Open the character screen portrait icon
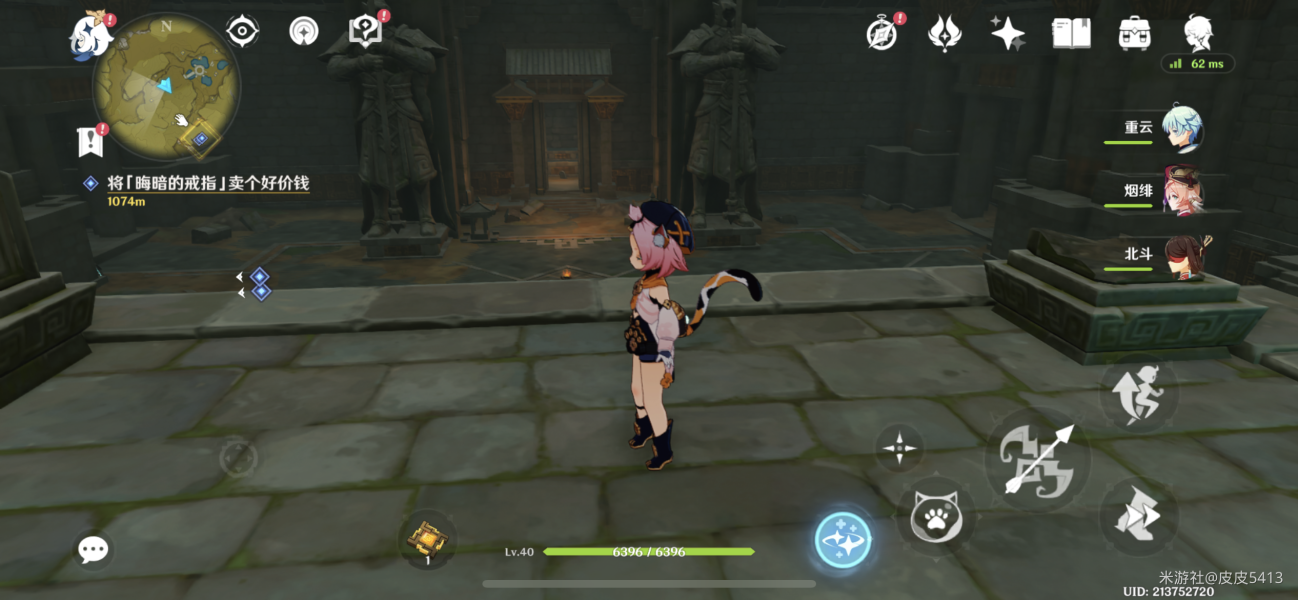1298x600 pixels. [1198, 34]
